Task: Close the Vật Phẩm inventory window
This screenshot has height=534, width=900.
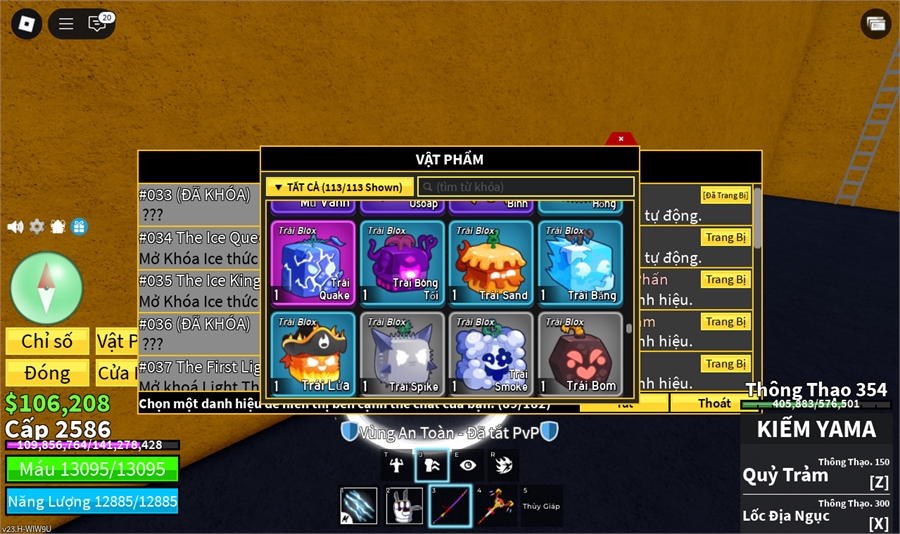Action: 621,139
